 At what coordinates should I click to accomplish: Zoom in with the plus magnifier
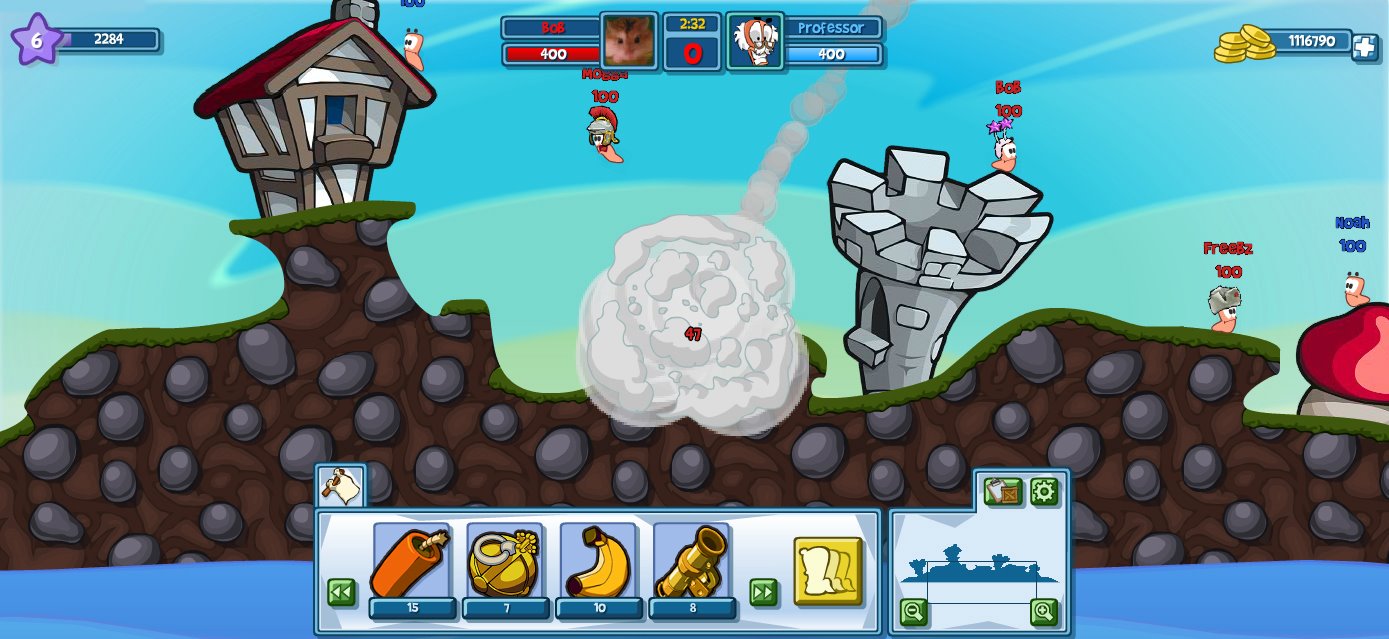(x=1044, y=611)
